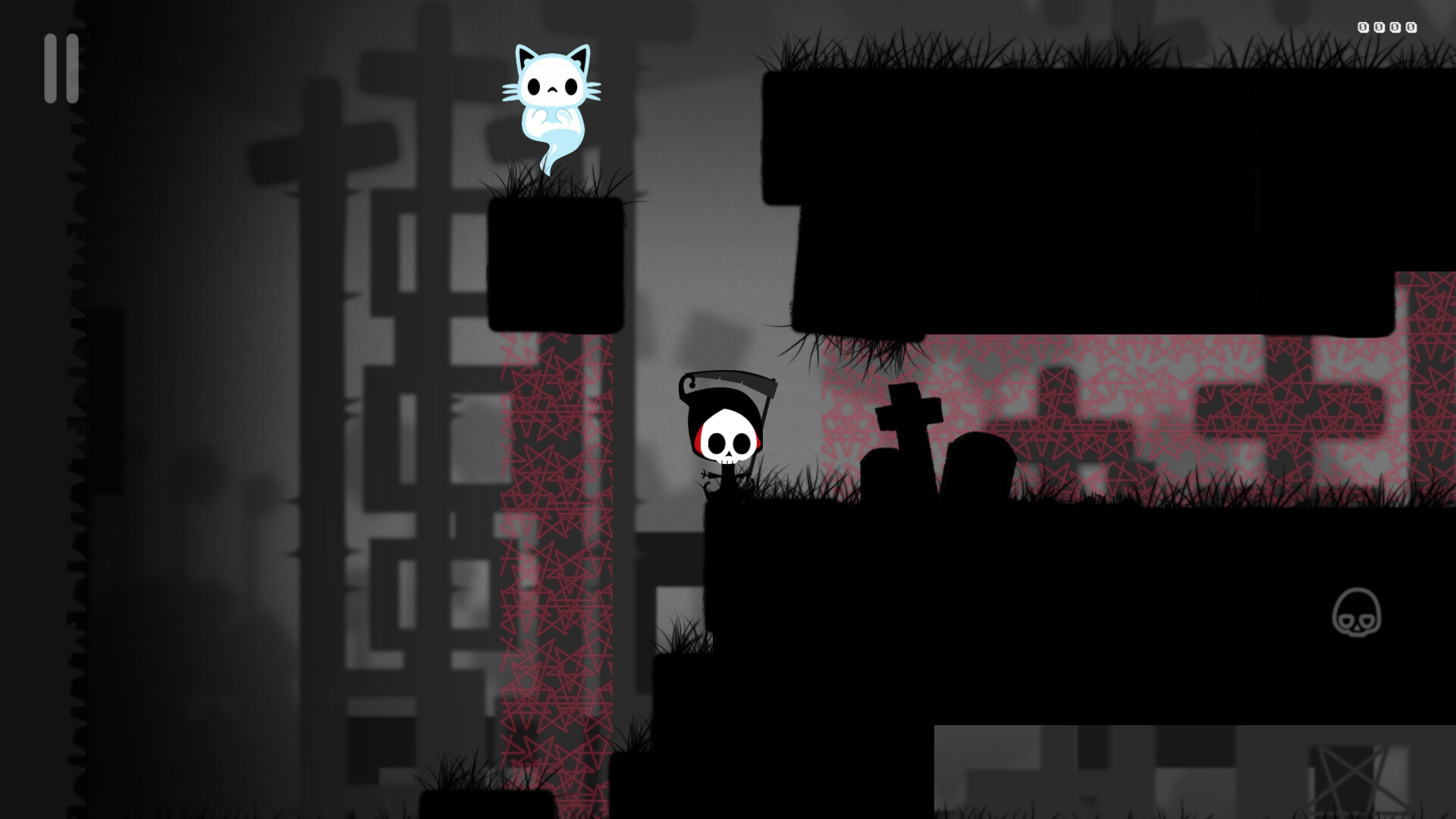The image size is (1456, 819).
Task: Click the last zero of the score counter
Action: 1411,27
